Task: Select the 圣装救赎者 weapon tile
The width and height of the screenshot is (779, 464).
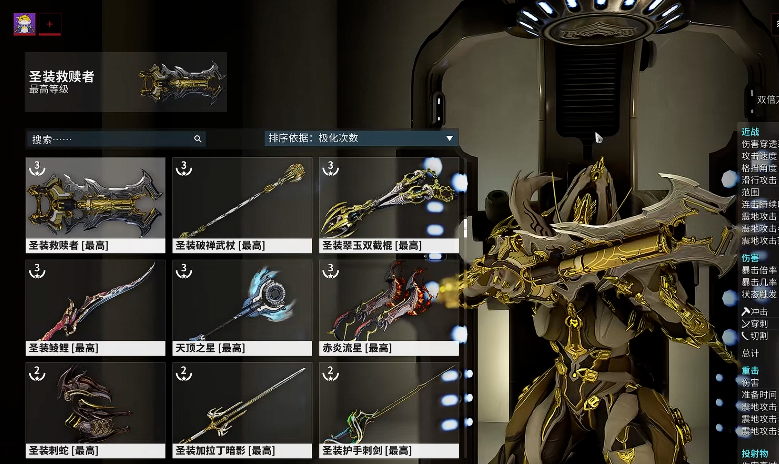Action: point(96,204)
